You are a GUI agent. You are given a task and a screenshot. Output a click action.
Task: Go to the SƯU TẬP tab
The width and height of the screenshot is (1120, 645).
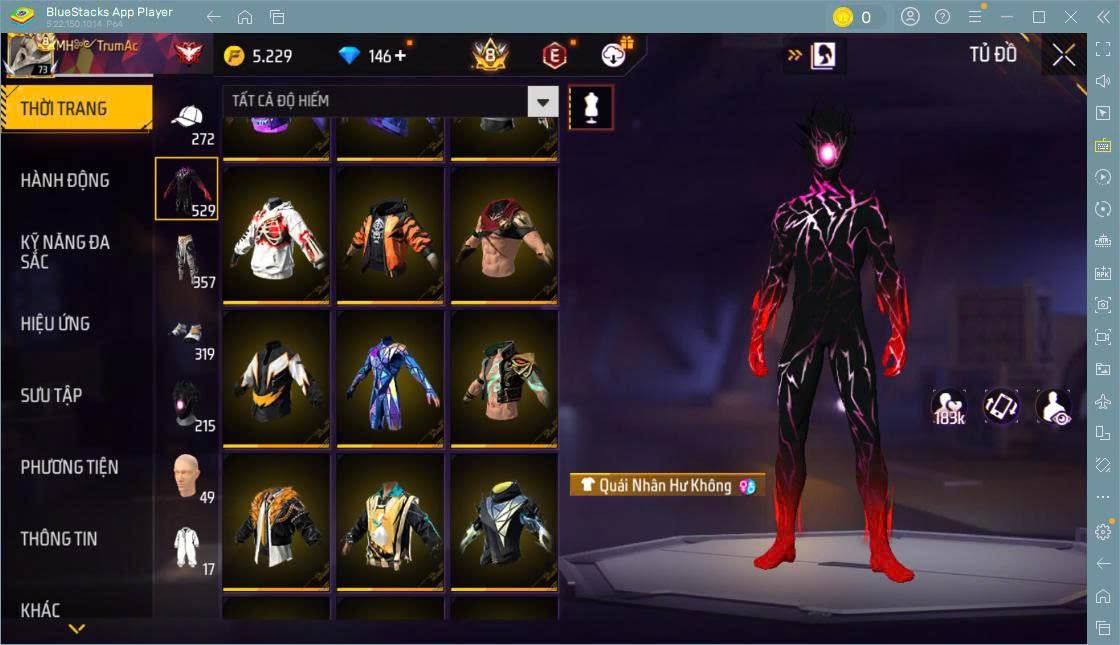(52, 395)
